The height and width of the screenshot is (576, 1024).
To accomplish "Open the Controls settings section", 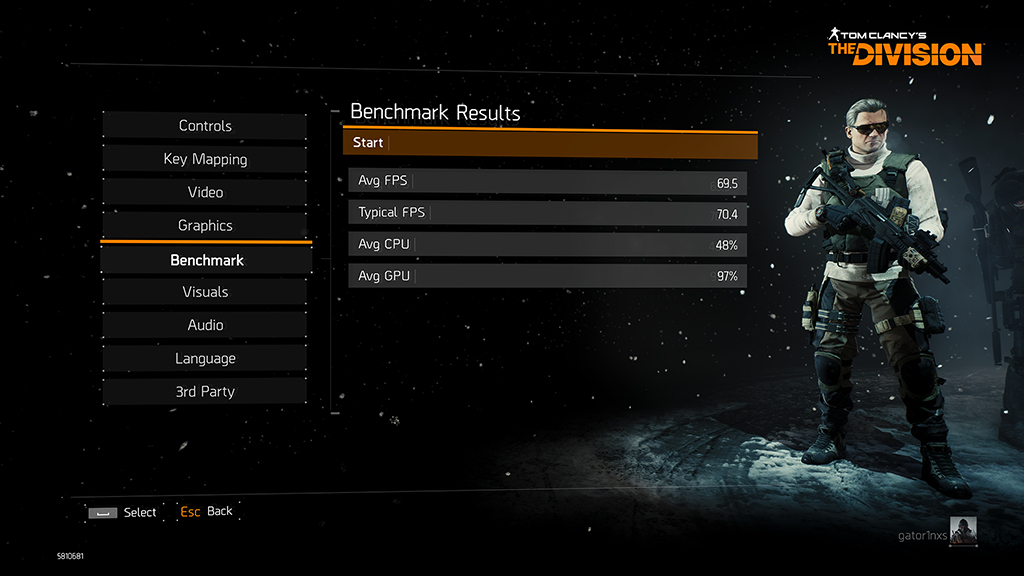I will (x=205, y=126).
